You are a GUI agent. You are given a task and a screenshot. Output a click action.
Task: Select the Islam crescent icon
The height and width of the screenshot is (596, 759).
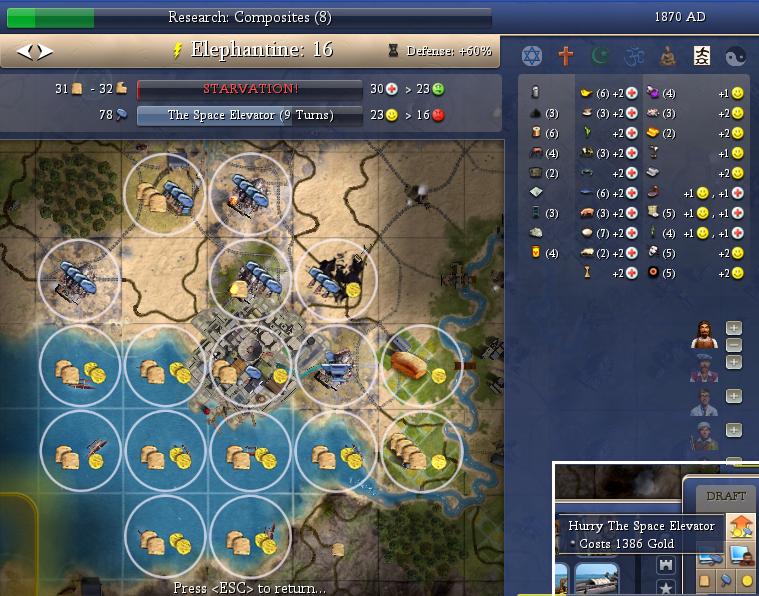[x=599, y=55]
